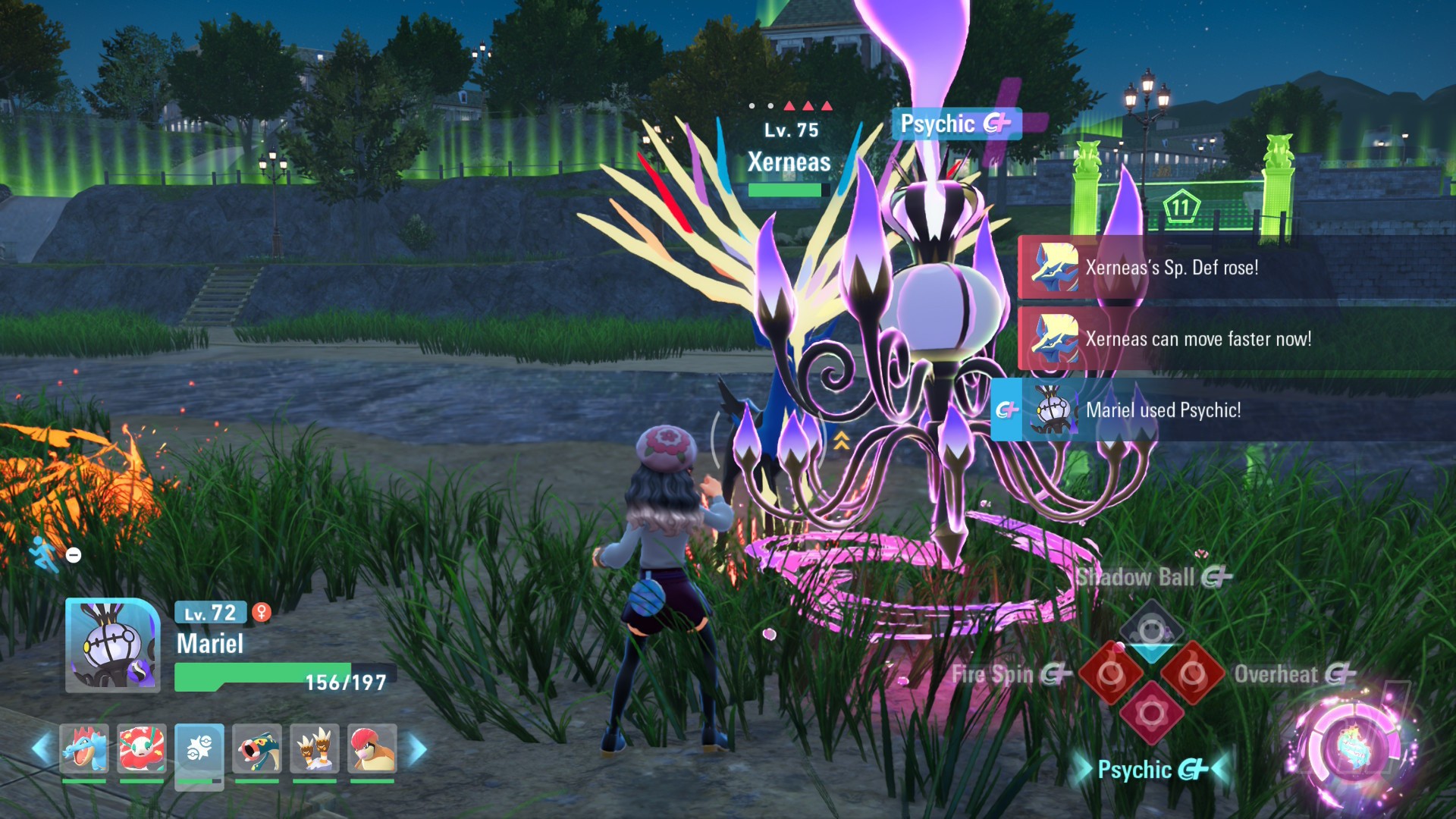Image resolution: width=1456 pixels, height=819 pixels.
Task: Use the Psychic move diamond
Action: [1151, 714]
